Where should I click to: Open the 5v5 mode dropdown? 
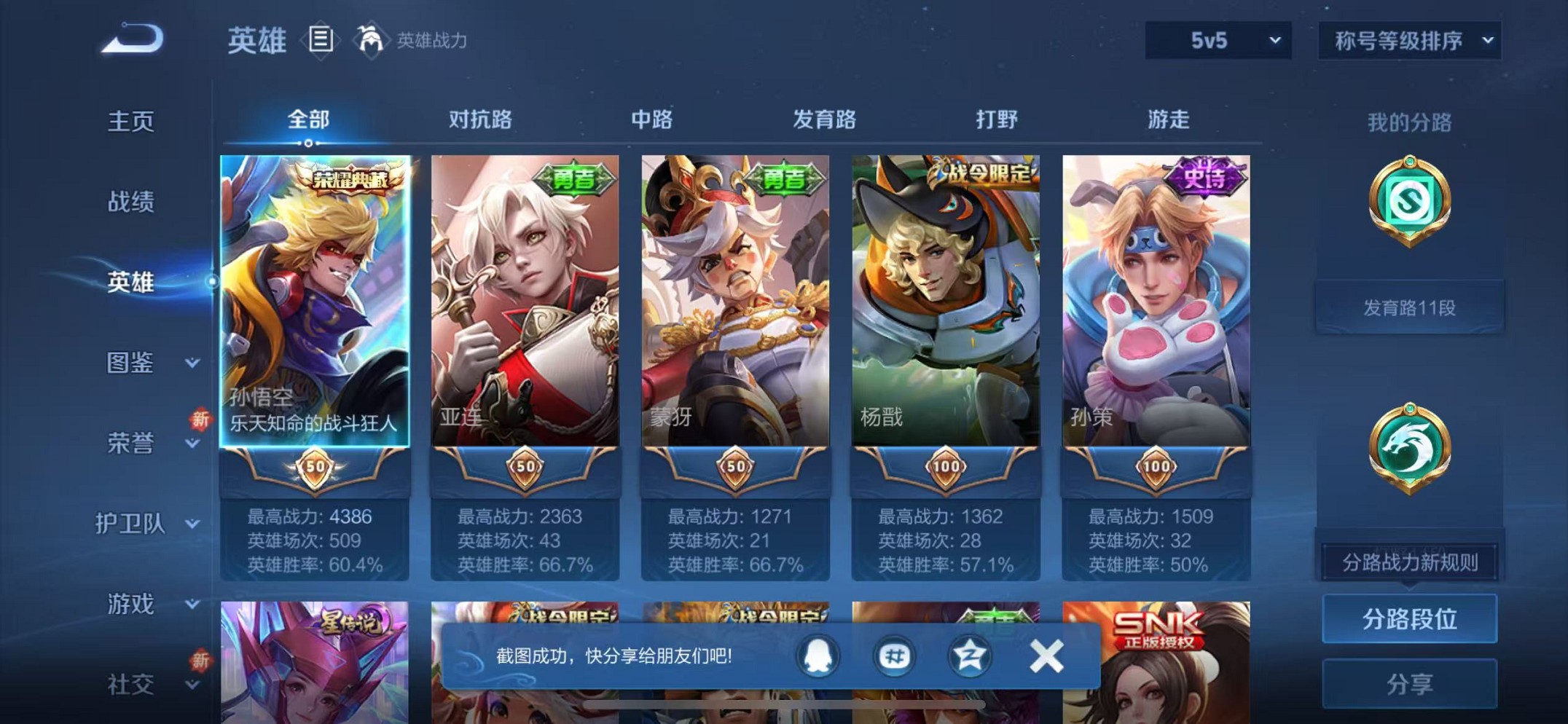(x=1218, y=41)
